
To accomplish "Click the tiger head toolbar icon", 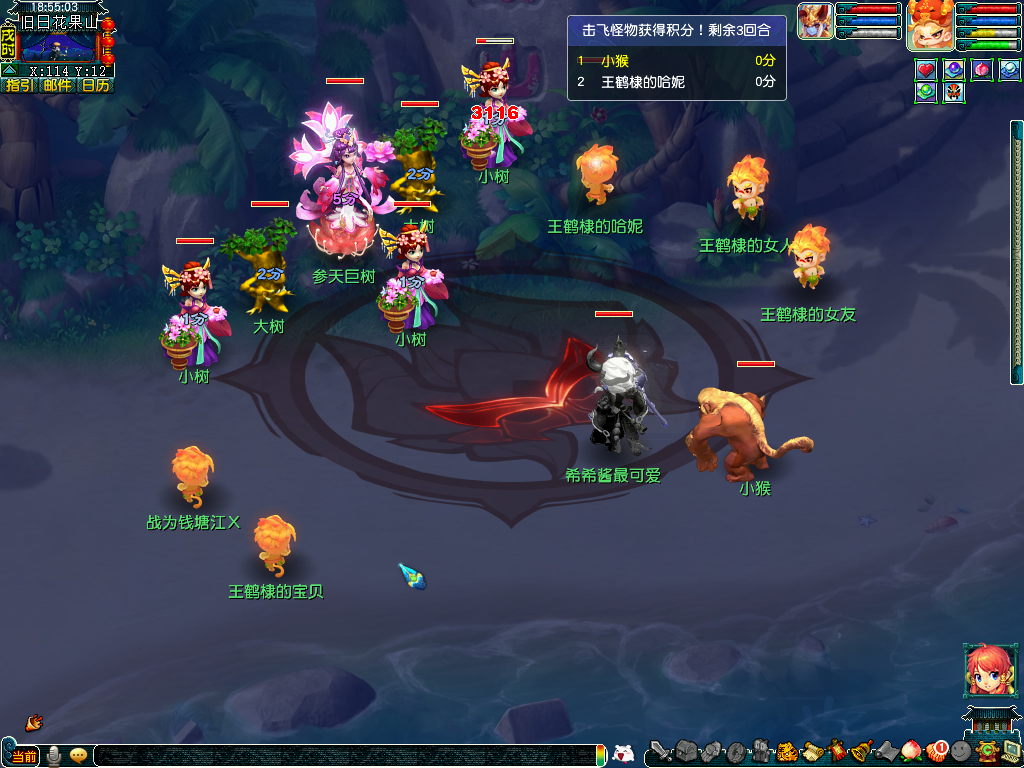I will point(786,751).
